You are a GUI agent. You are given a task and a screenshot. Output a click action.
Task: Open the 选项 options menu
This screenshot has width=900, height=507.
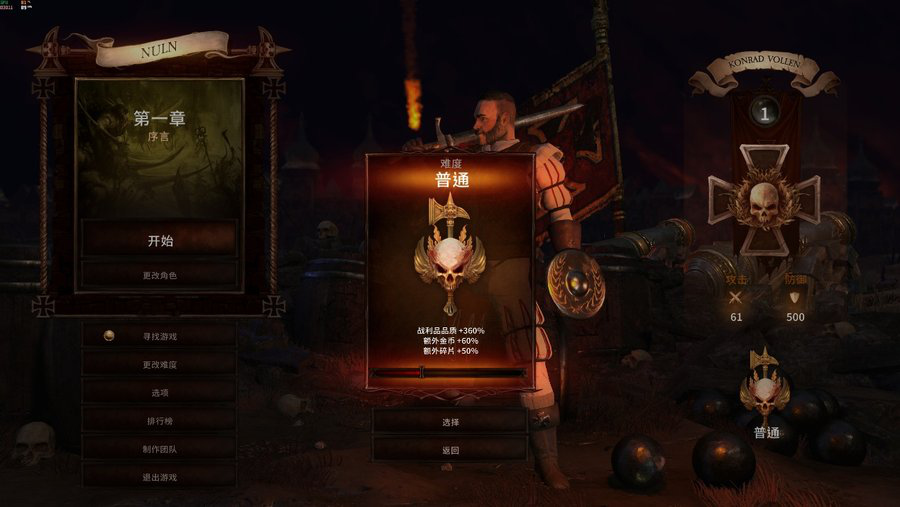[160, 393]
